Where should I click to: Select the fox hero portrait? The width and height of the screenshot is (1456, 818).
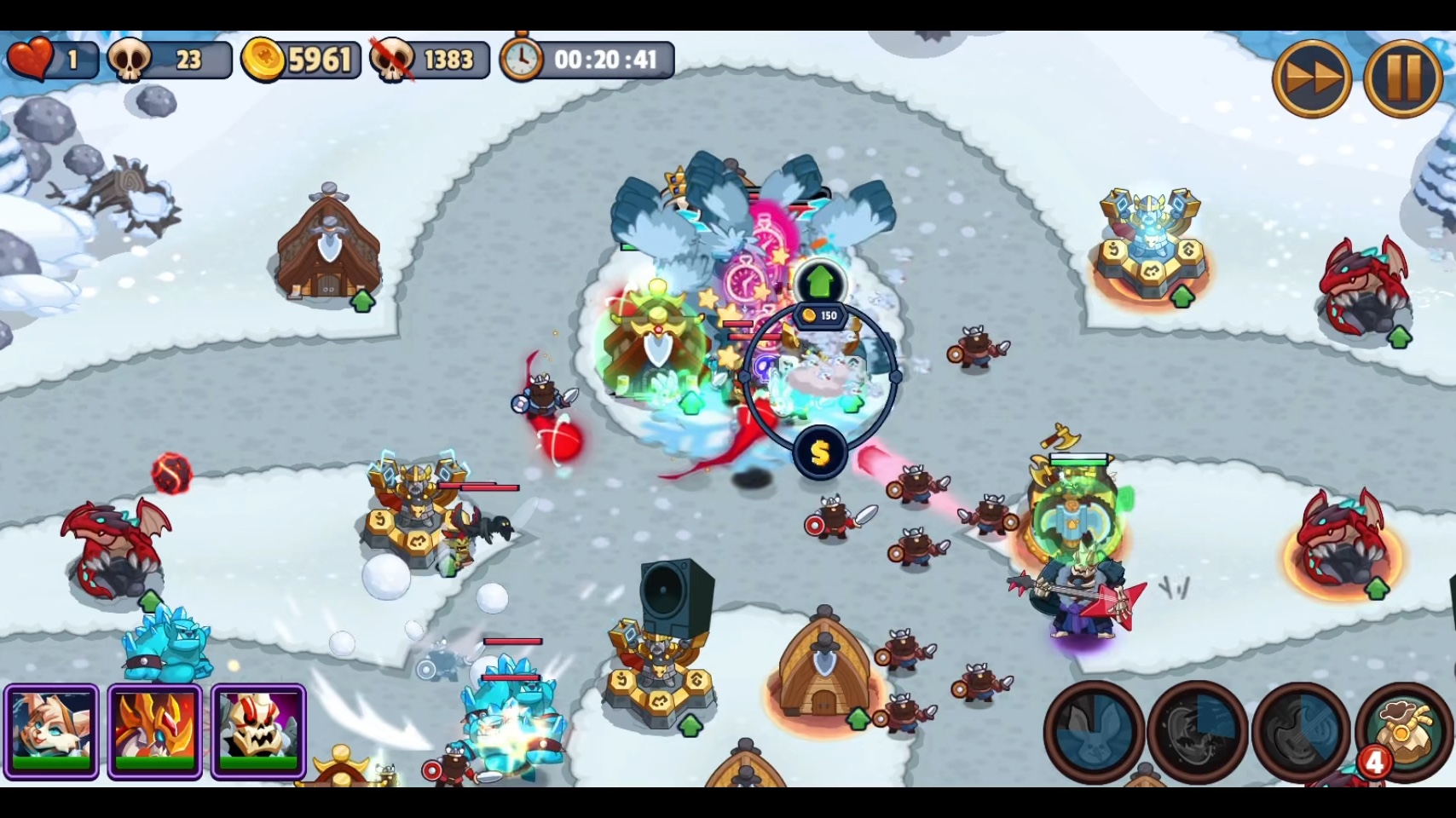pos(51,731)
